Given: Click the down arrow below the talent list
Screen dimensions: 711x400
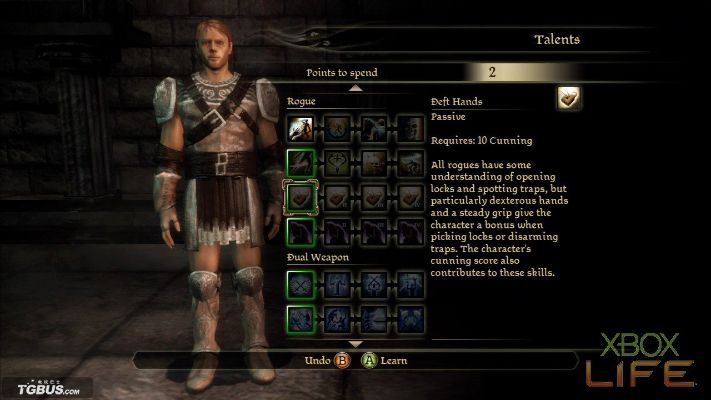Looking at the screenshot, I should pyautogui.click(x=356, y=344).
